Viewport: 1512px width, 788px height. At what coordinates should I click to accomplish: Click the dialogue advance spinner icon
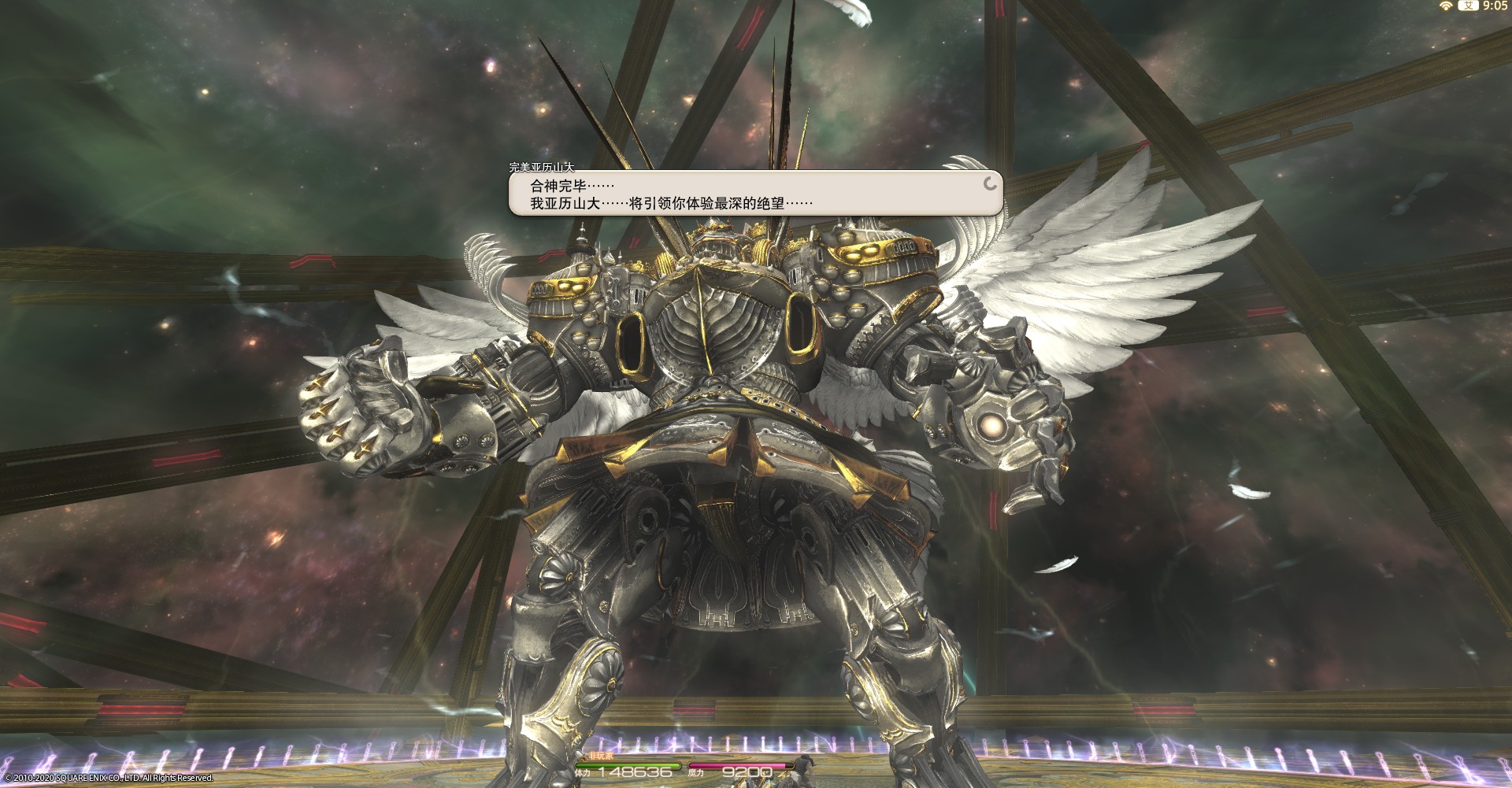click(x=991, y=184)
